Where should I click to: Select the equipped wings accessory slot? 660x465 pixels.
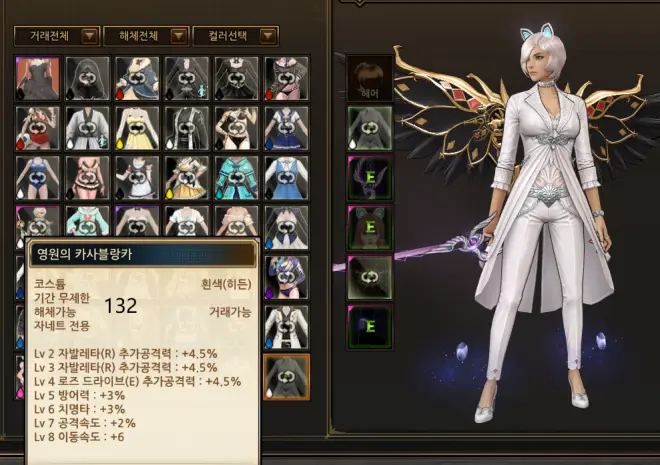pyautogui.click(x=368, y=178)
